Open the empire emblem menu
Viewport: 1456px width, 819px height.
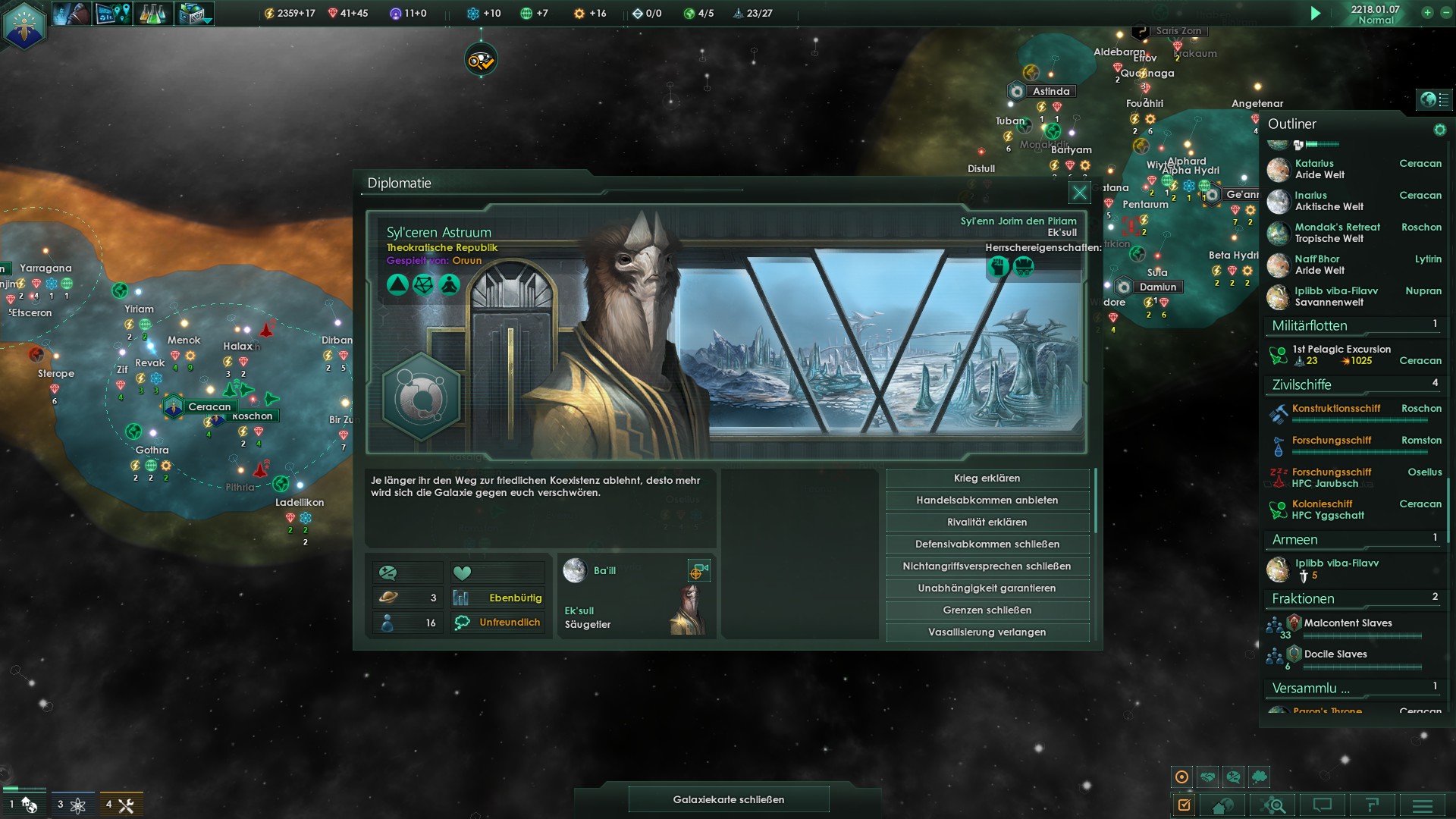pos(24,24)
